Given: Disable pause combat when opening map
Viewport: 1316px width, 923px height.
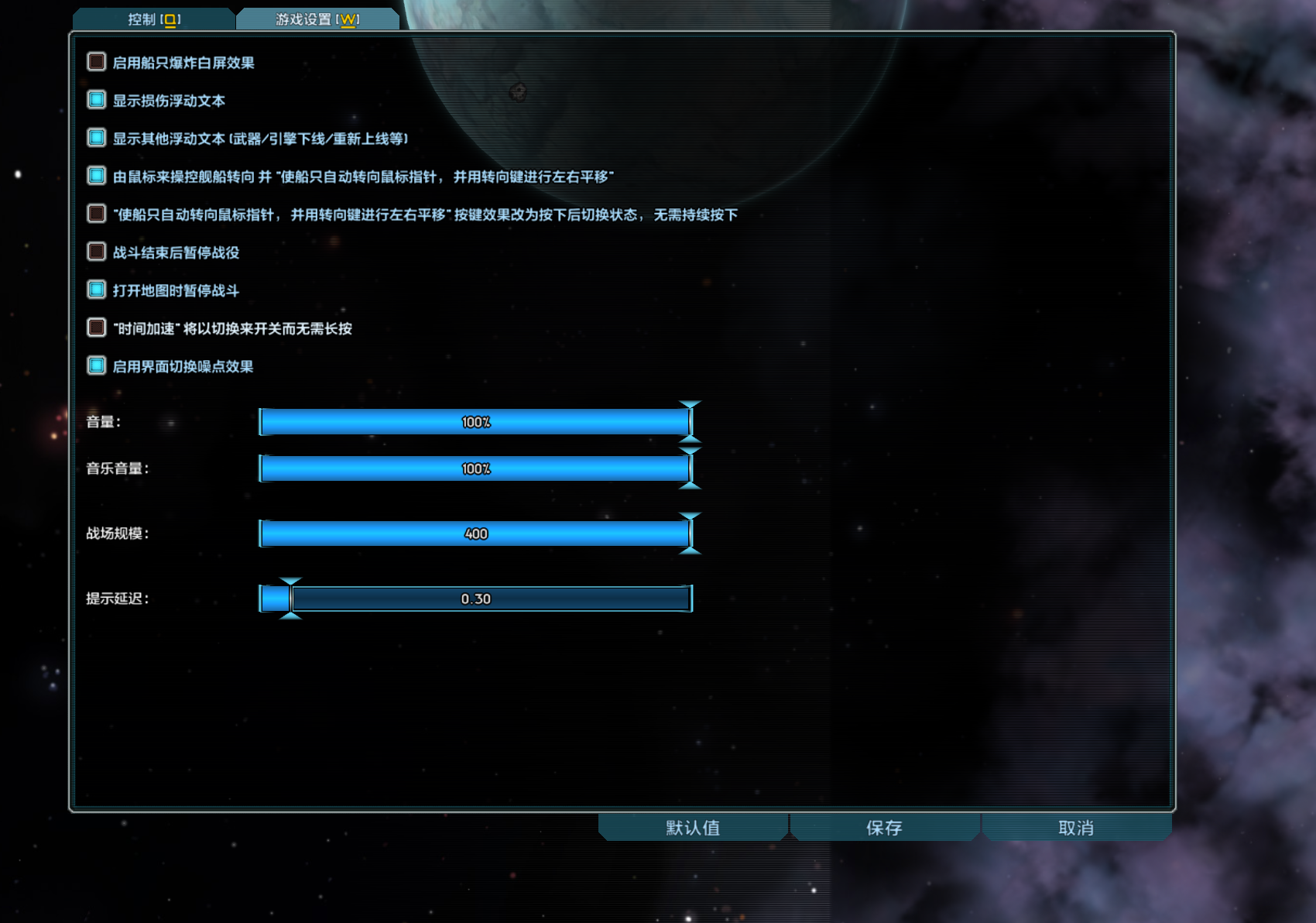Looking at the screenshot, I should click(x=96, y=290).
